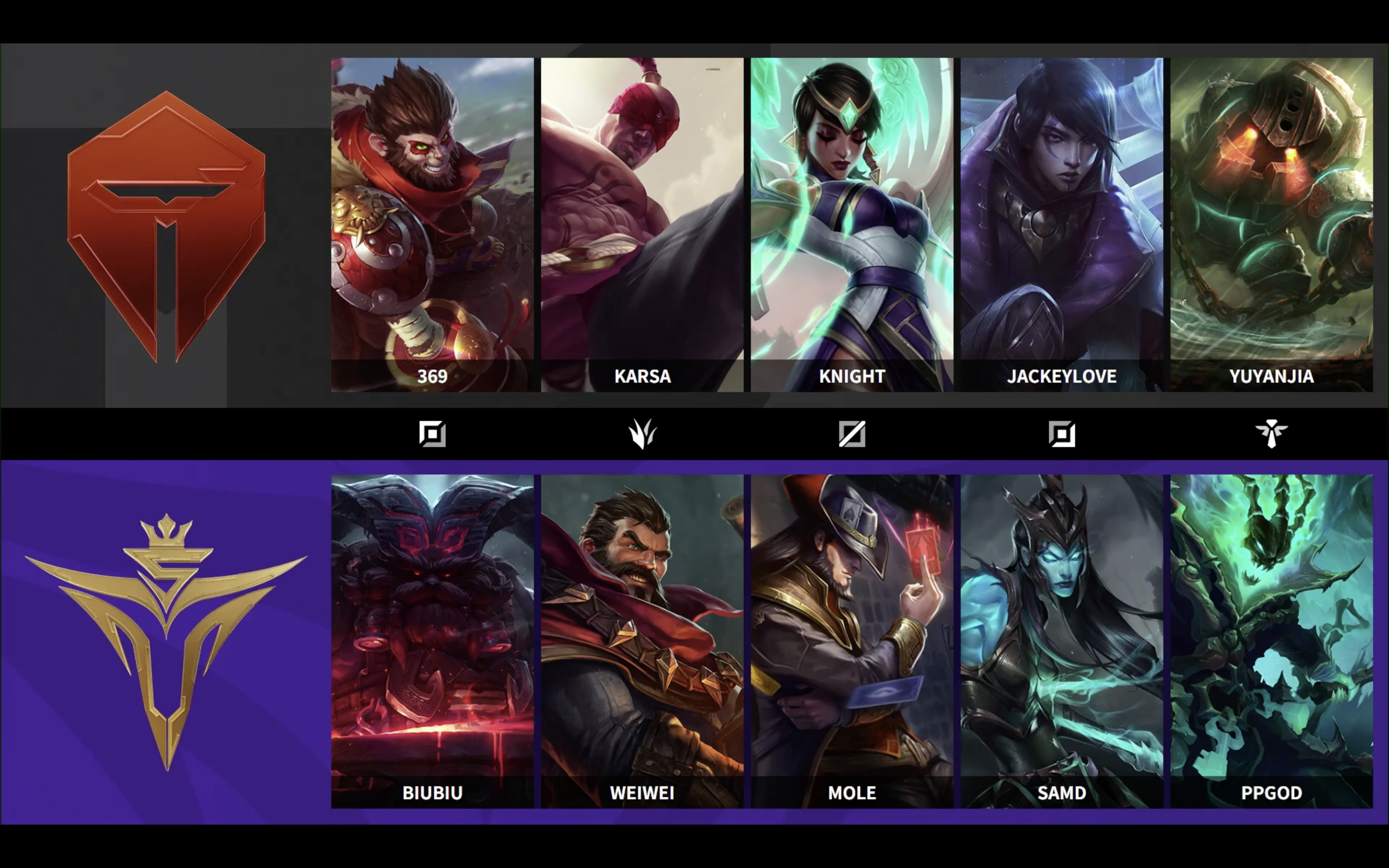Select Karsa's Lee Sin portrait
The image size is (1389, 868).
(x=643, y=218)
